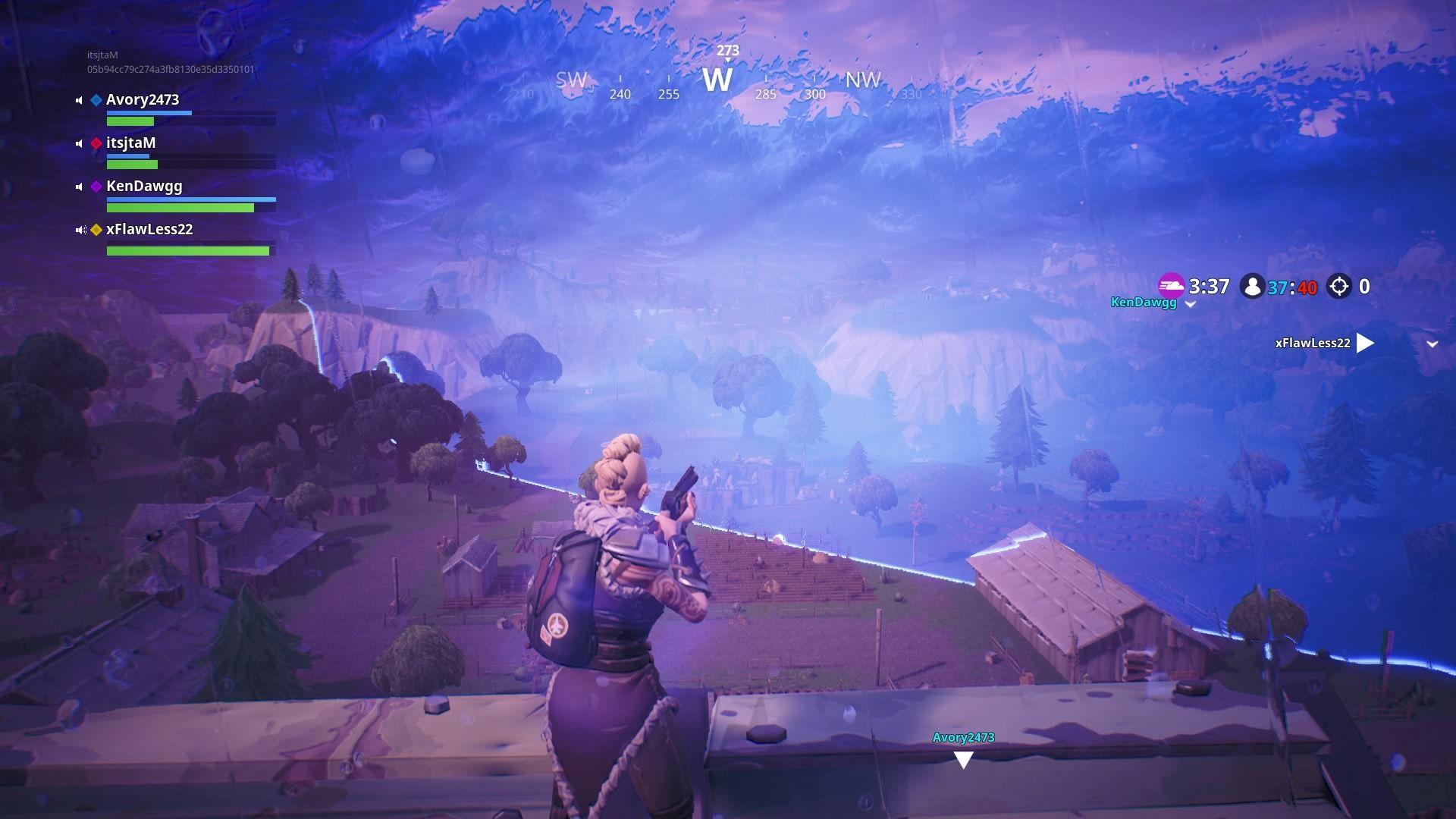
Task: Click KenDawgg's purple diamond marker icon
Action: 96,186
